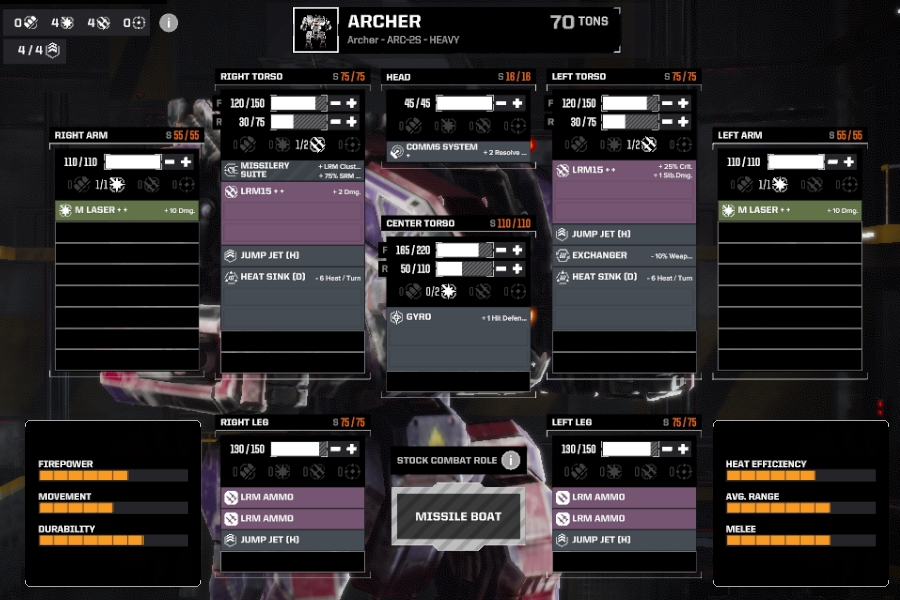This screenshot has height=600, width=900.
Task: Choose the Missilery Suite component
Action: [x=292, y=169]
